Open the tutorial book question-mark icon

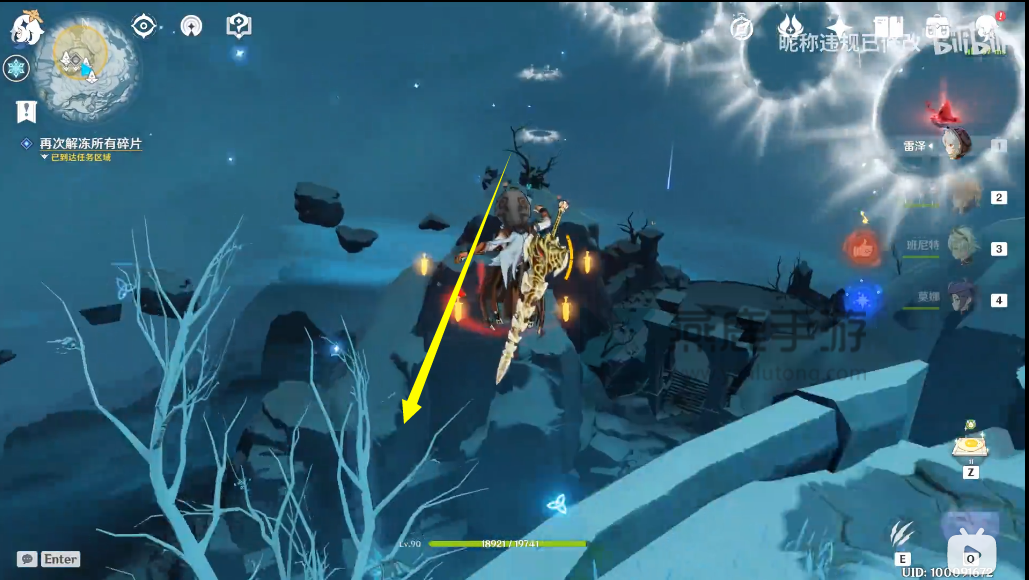click(239, 27)
